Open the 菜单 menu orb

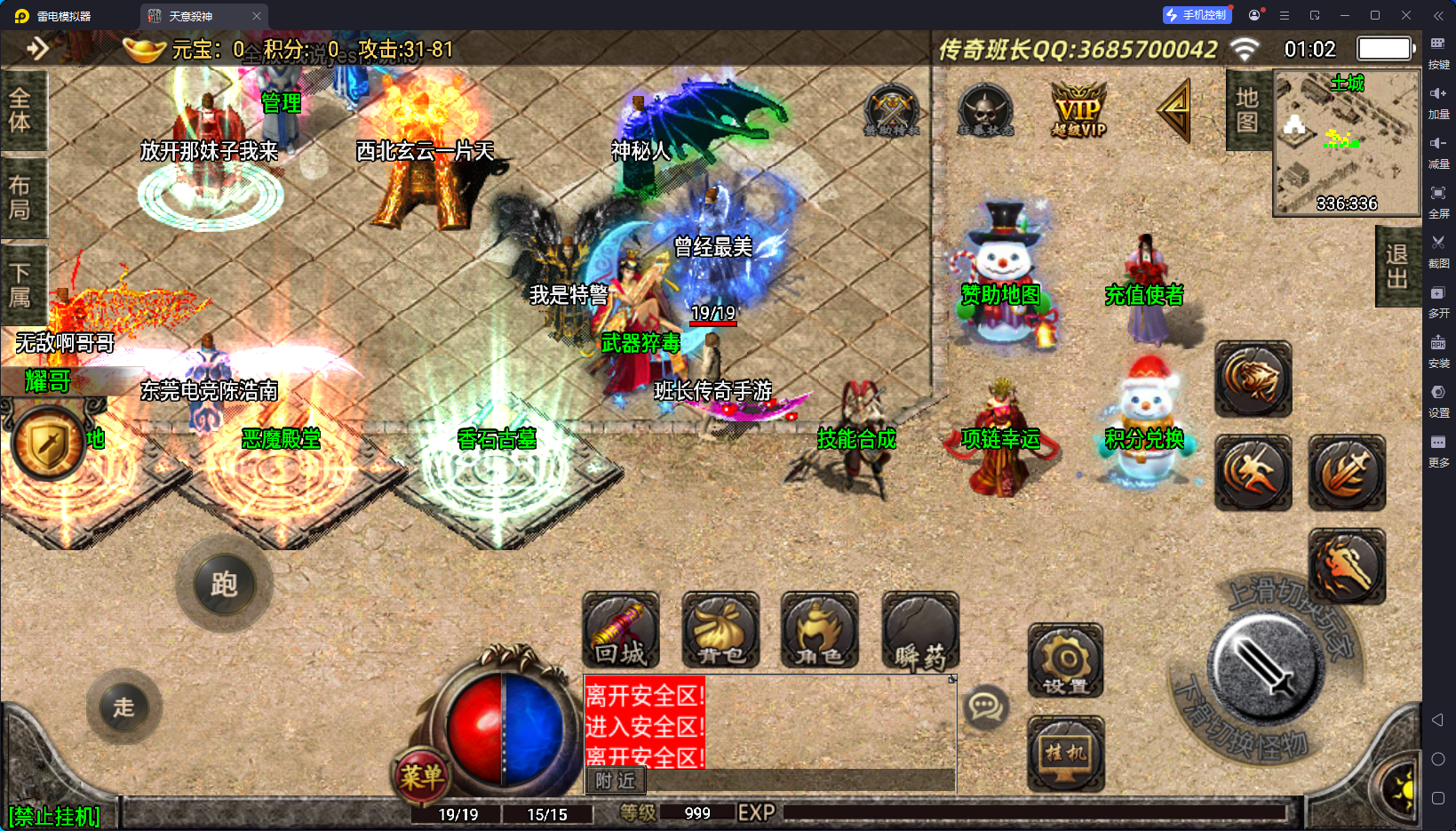(420, 777)
